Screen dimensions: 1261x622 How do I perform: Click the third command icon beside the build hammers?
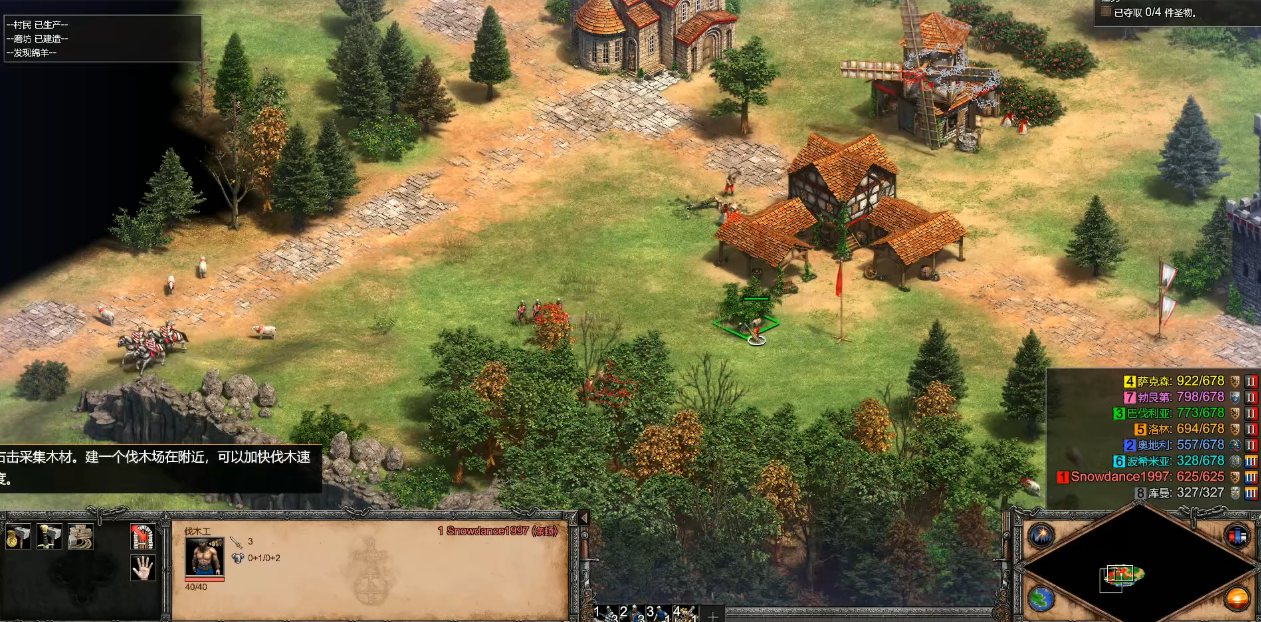(x=80, y=537)
